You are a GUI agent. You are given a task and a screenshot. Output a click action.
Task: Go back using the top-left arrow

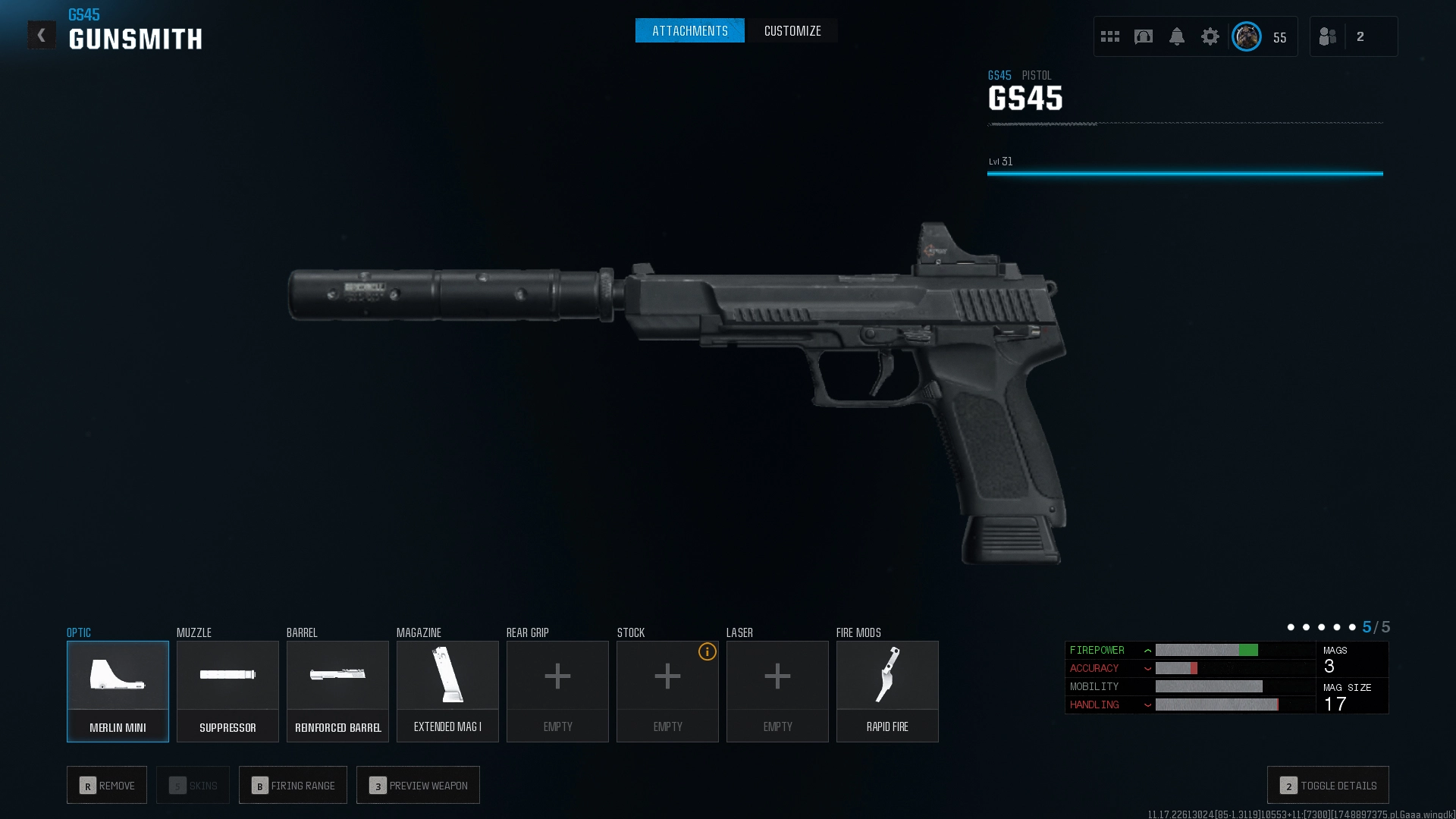coord(42,35)
